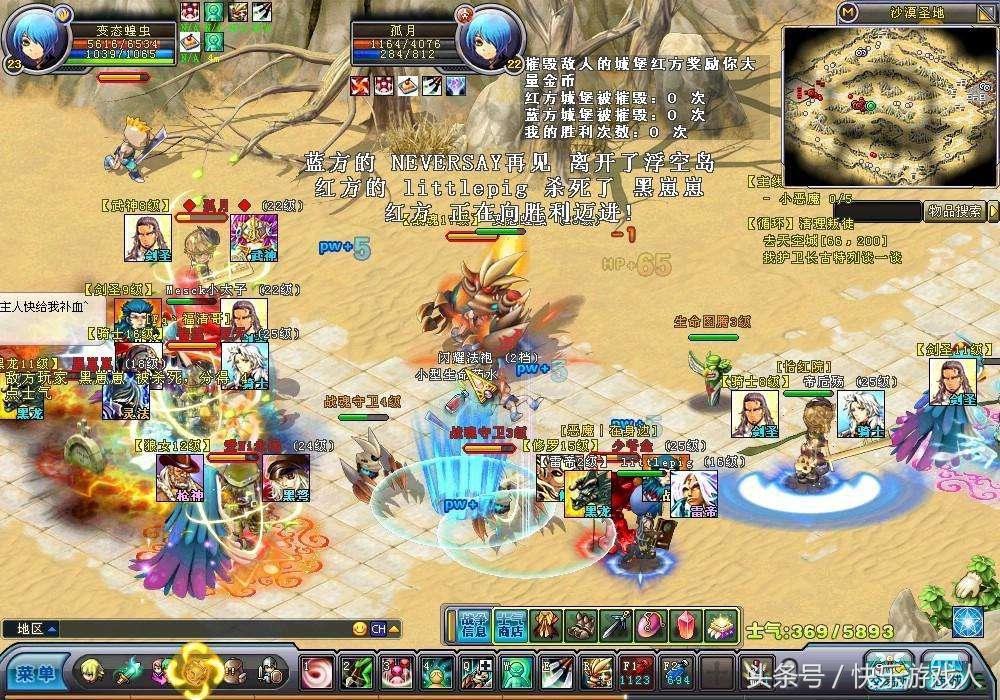Viewport: 1000px width, 700px height.
Task: Toggle the CH chat input language button
Action: [379, 629]
